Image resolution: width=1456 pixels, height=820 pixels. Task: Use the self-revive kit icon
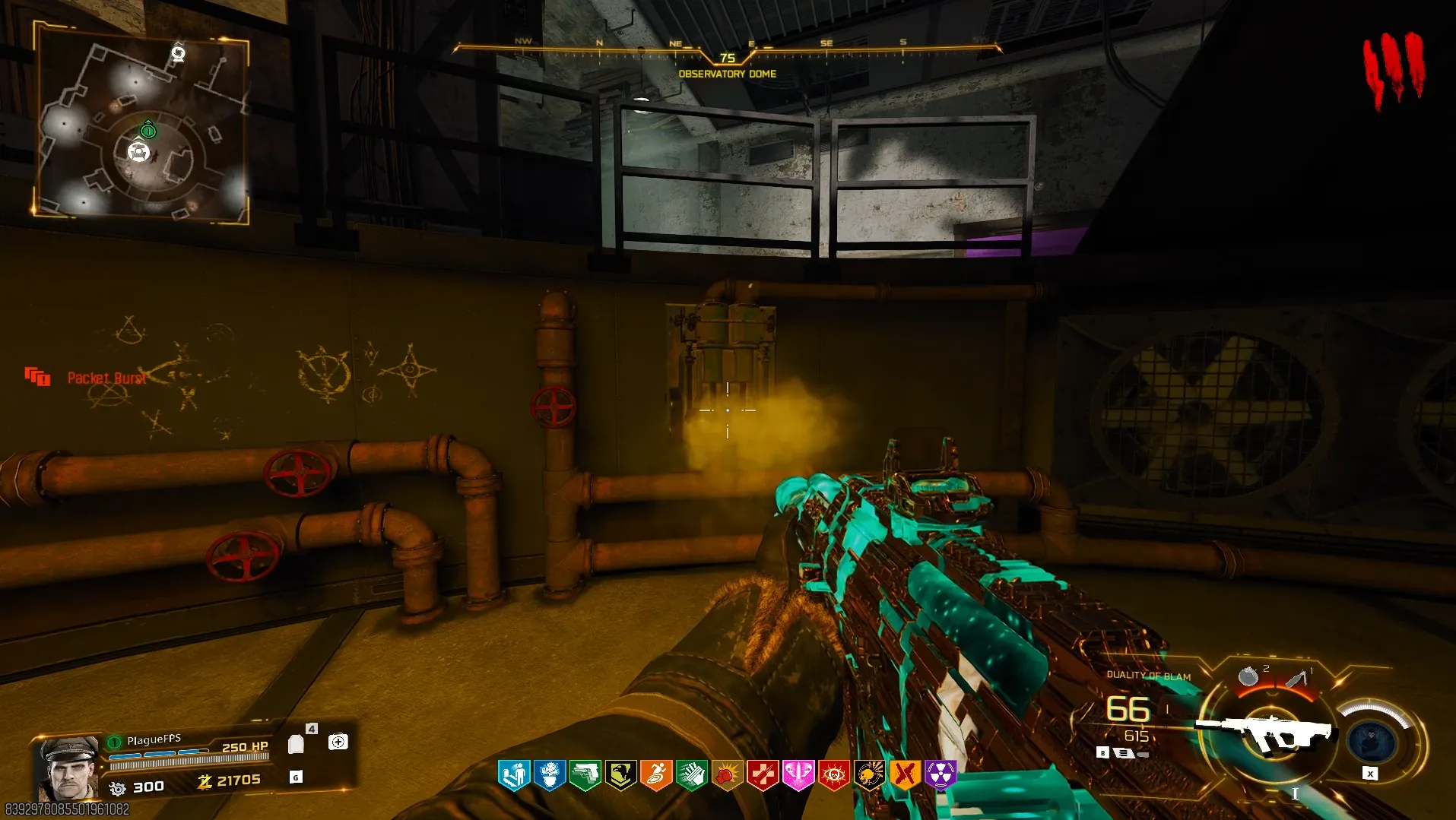(338, 742)
